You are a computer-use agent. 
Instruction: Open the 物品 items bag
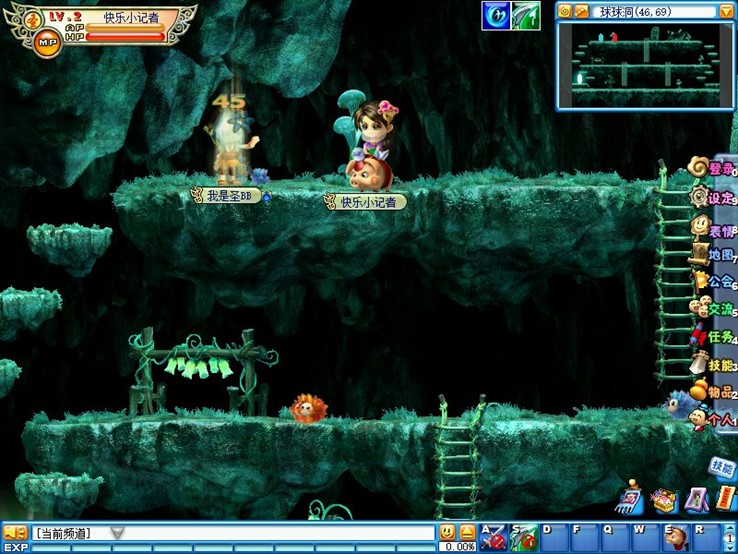714,391
